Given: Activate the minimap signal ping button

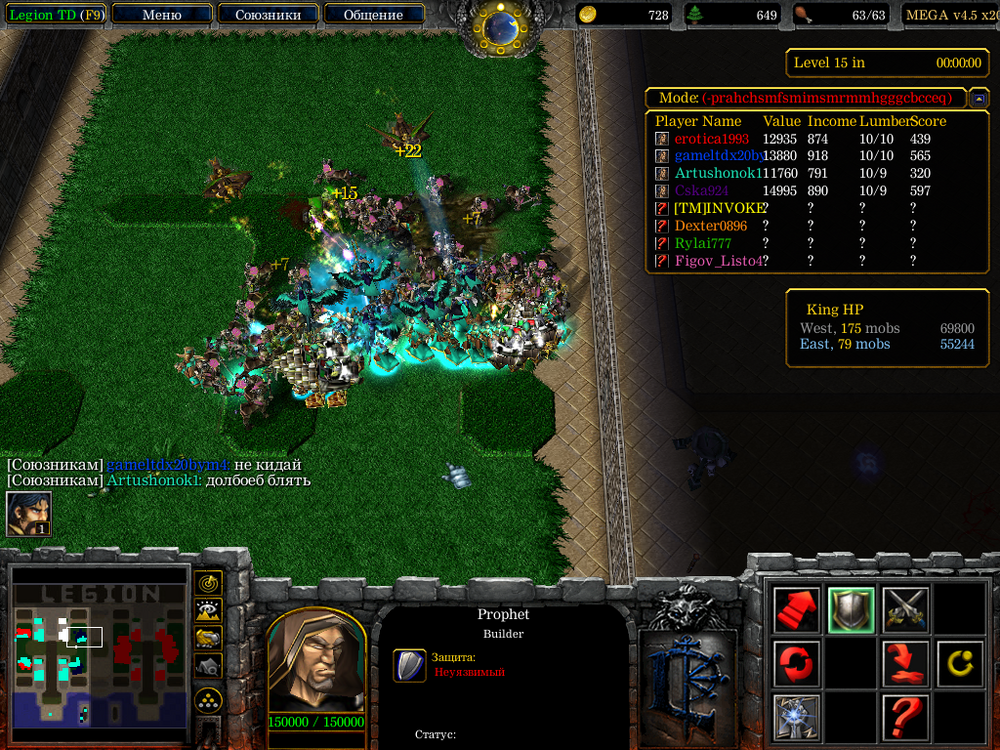Looking at the screenshot, I should pos(208,582).
